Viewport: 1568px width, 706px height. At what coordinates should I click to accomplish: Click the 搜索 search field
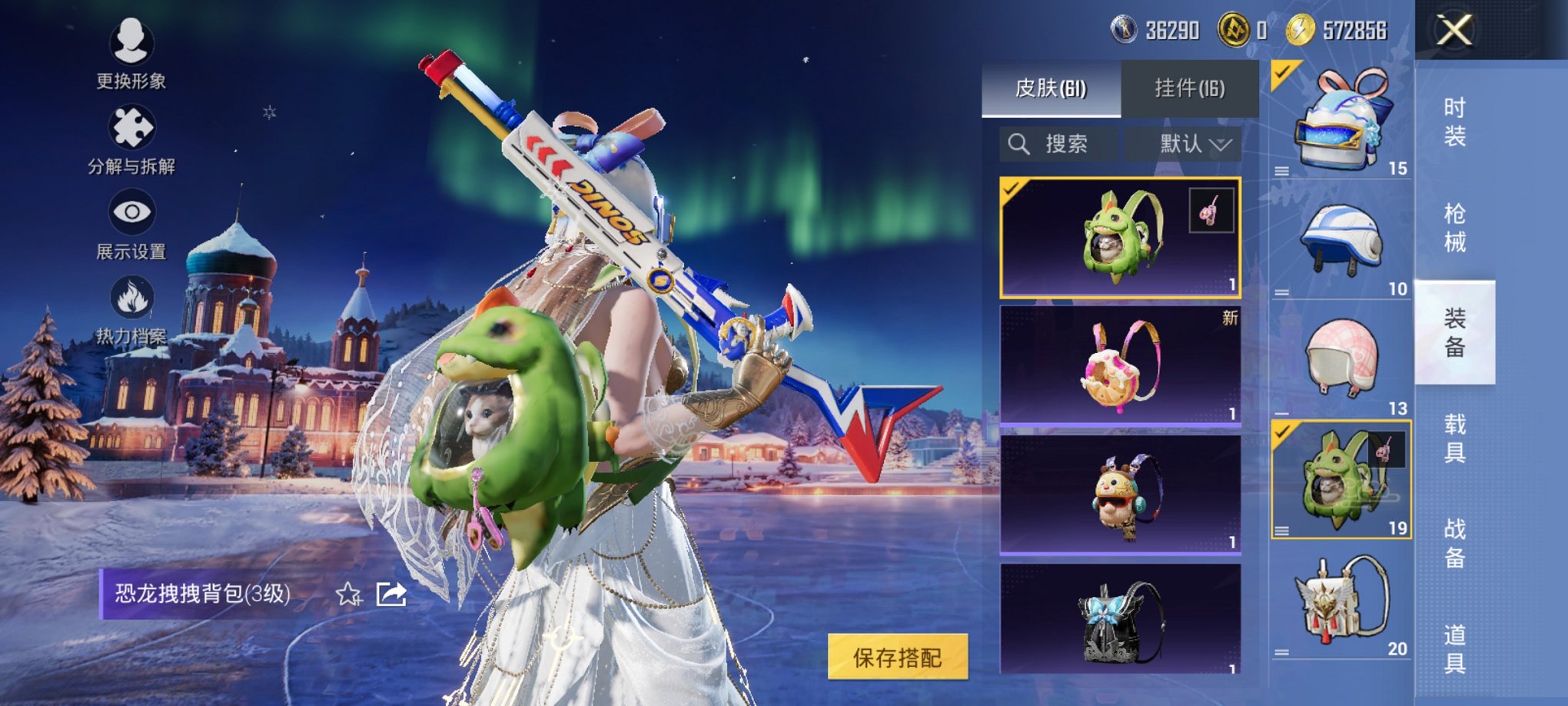[1058, 144]
